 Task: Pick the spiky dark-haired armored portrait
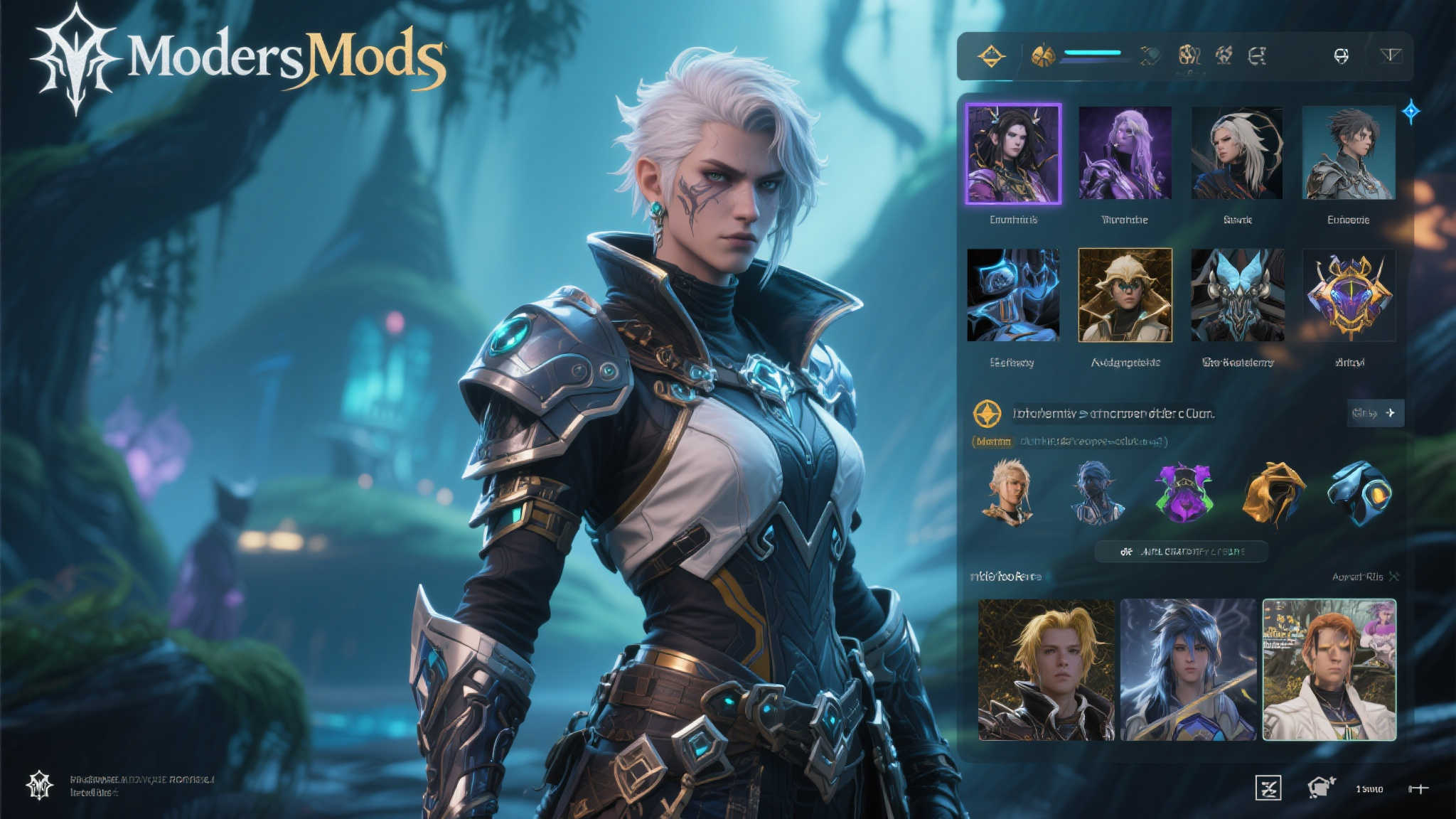tap(1349, 153)
